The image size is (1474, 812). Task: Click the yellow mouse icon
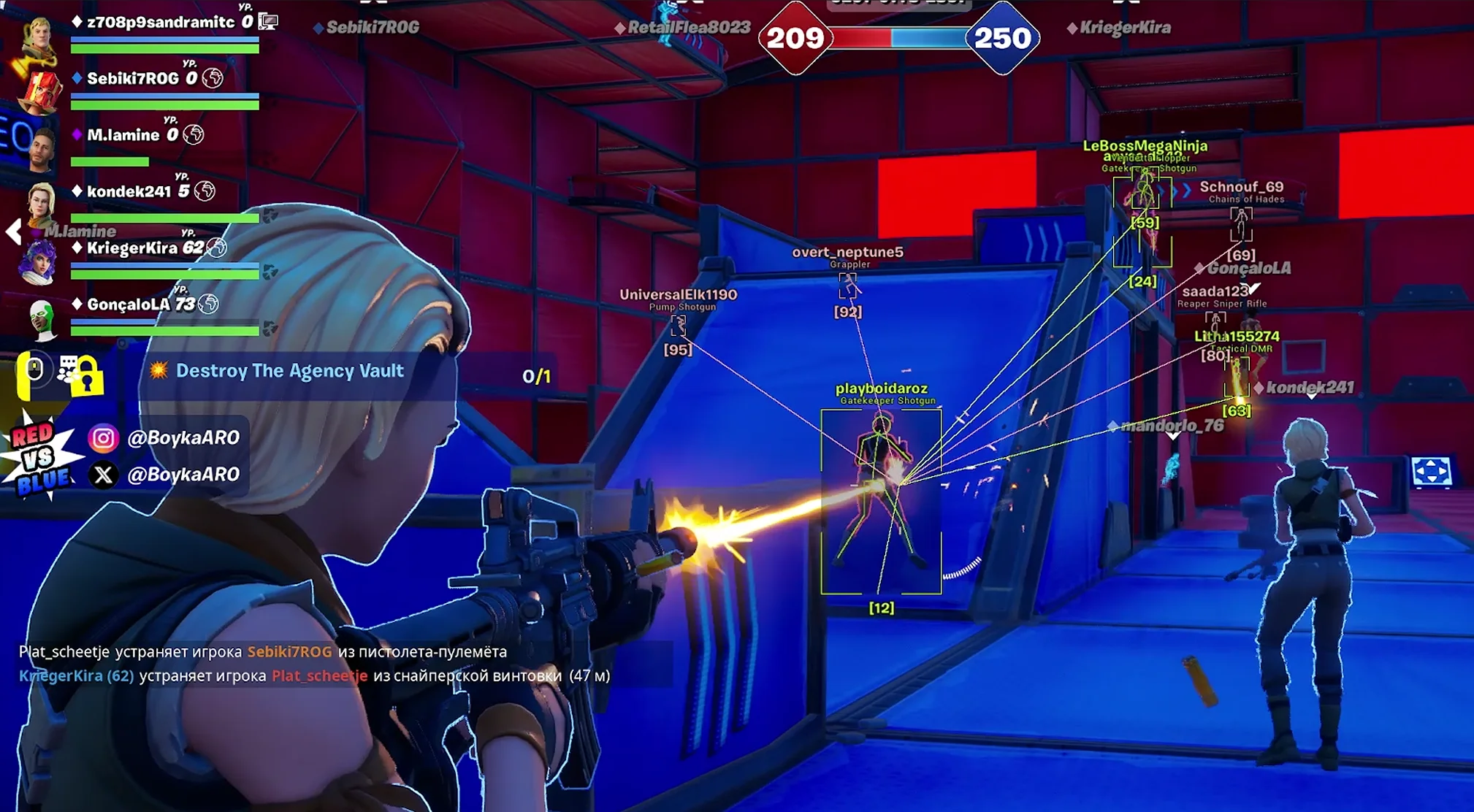coord(32,374)
